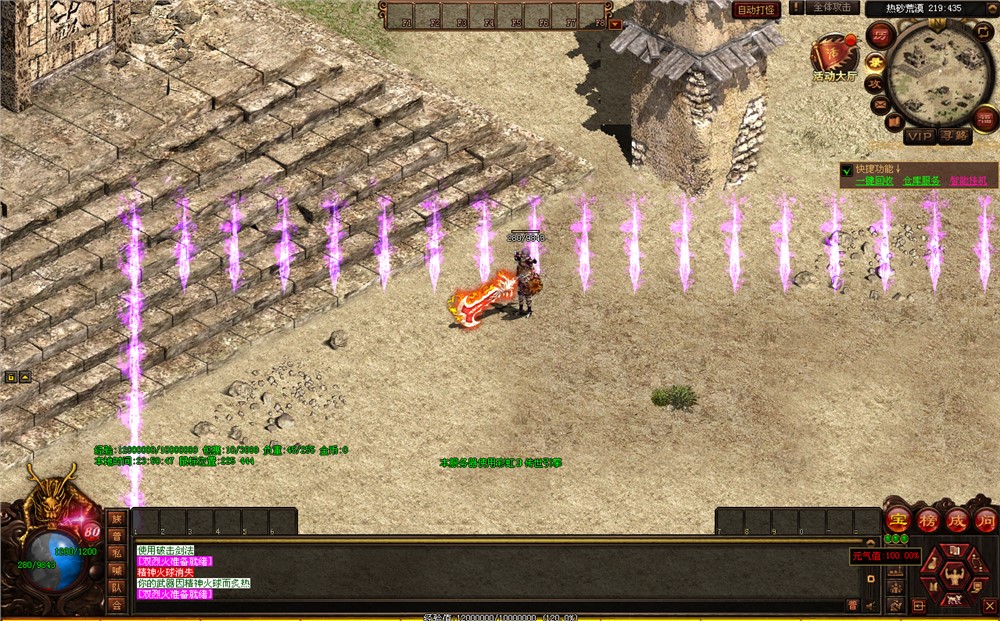Click the 全体攻击 attack mode button
Screen dimensions: 1000x621
point(831,8)
